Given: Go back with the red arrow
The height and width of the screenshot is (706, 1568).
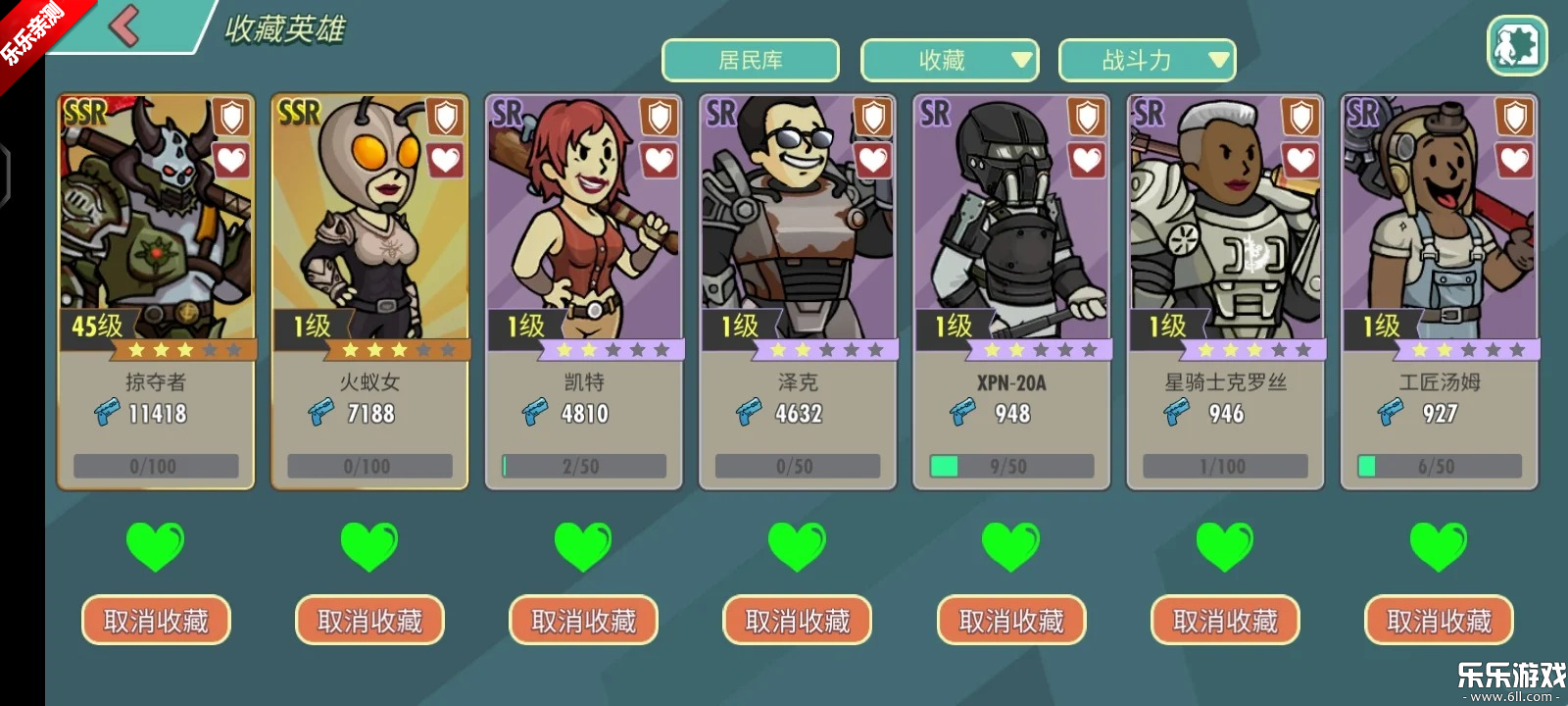Looking at the screenshot, I should click(x=124, y=25).
